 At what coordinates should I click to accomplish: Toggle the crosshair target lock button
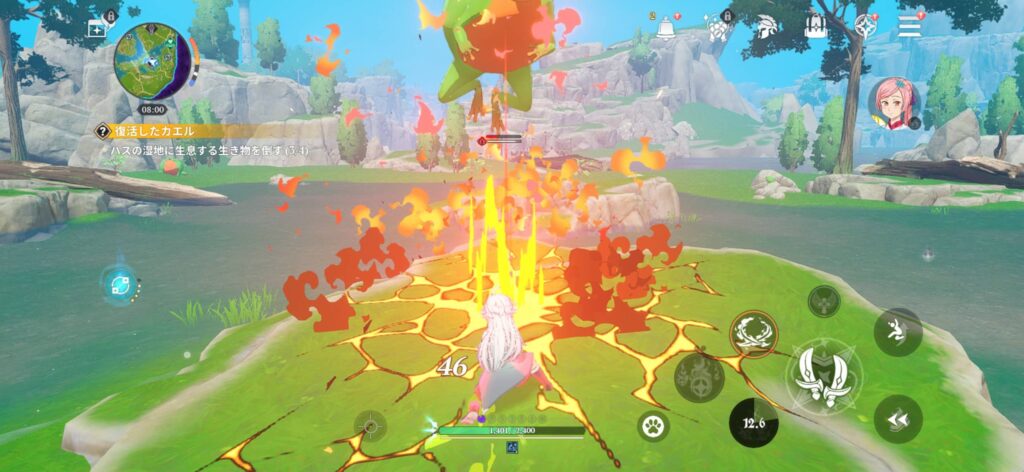(371, 427)
